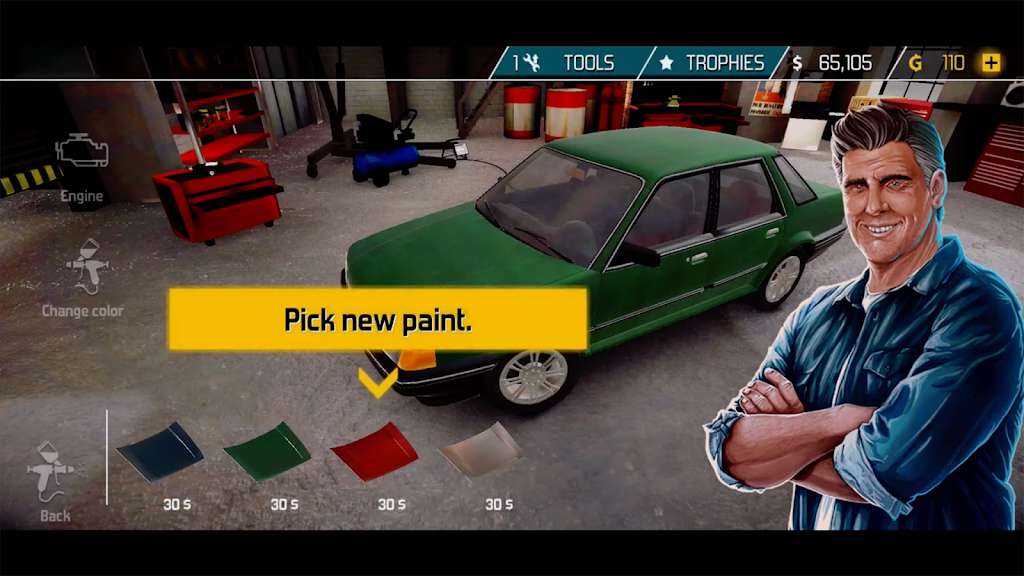This screenshot has width=1024, height=576.
Task: Choose the green paint swatch
Action: tap(267, 451)
